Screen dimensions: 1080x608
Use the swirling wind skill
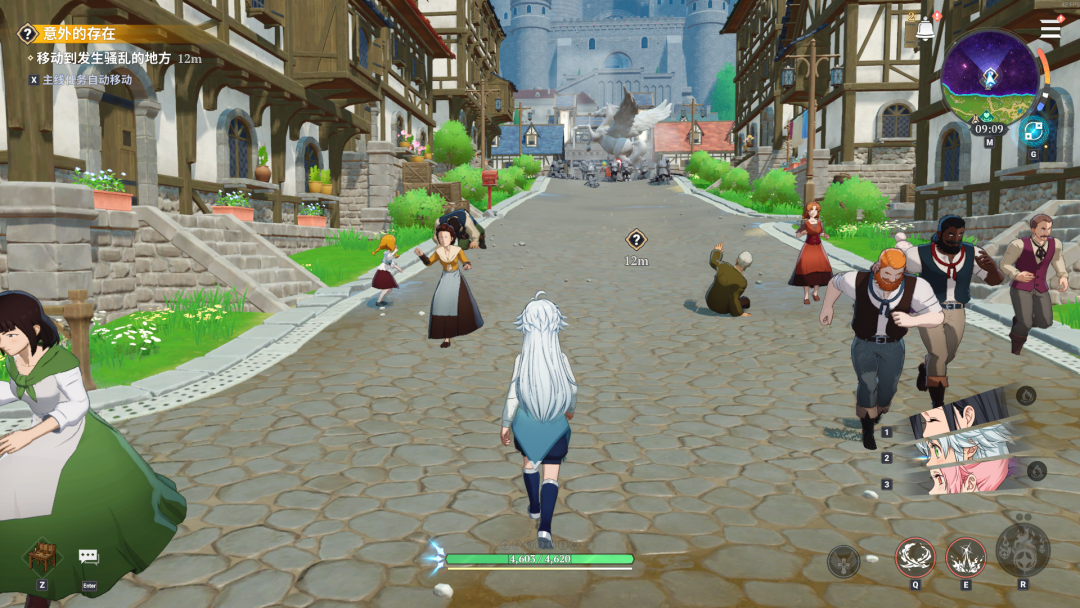coord(915,556)
